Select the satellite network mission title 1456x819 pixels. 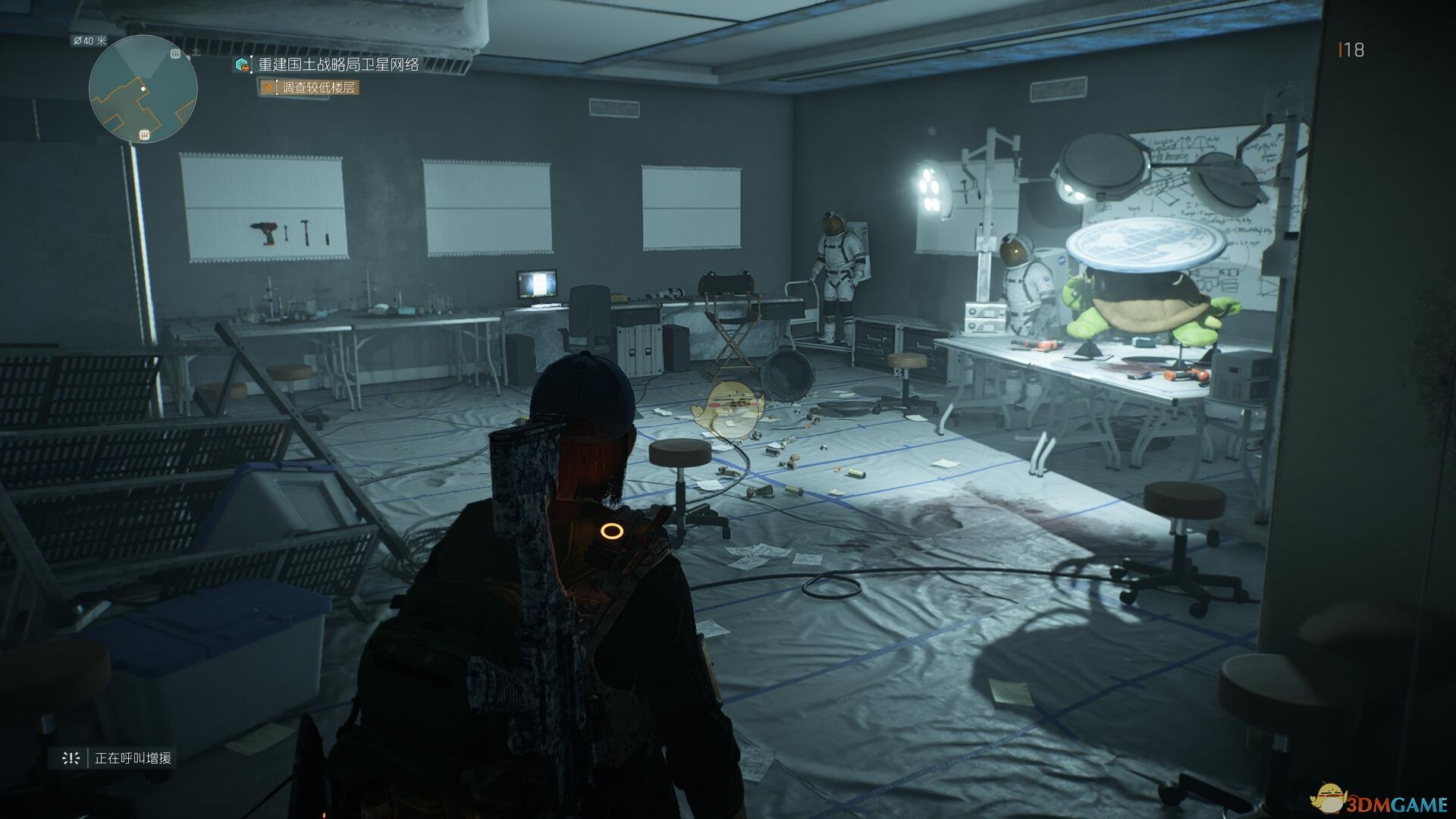coord(338,65)
